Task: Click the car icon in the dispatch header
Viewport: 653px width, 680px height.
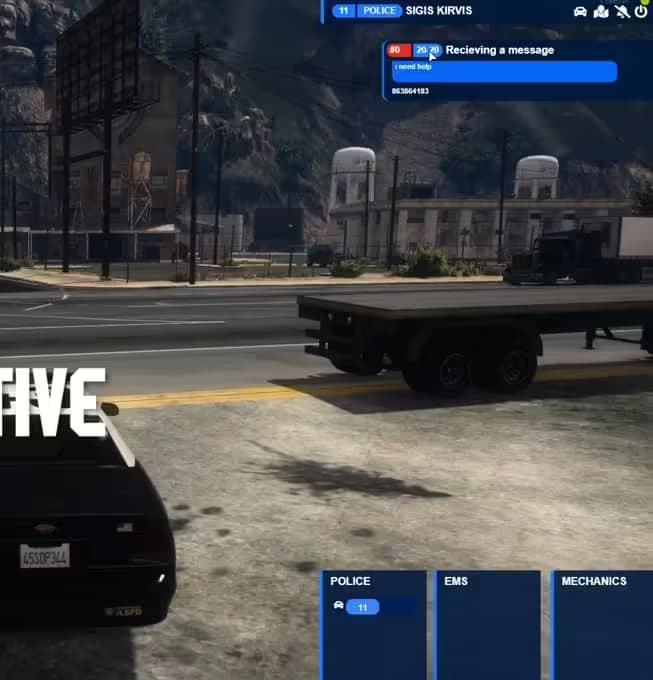Action: [580, 11]
